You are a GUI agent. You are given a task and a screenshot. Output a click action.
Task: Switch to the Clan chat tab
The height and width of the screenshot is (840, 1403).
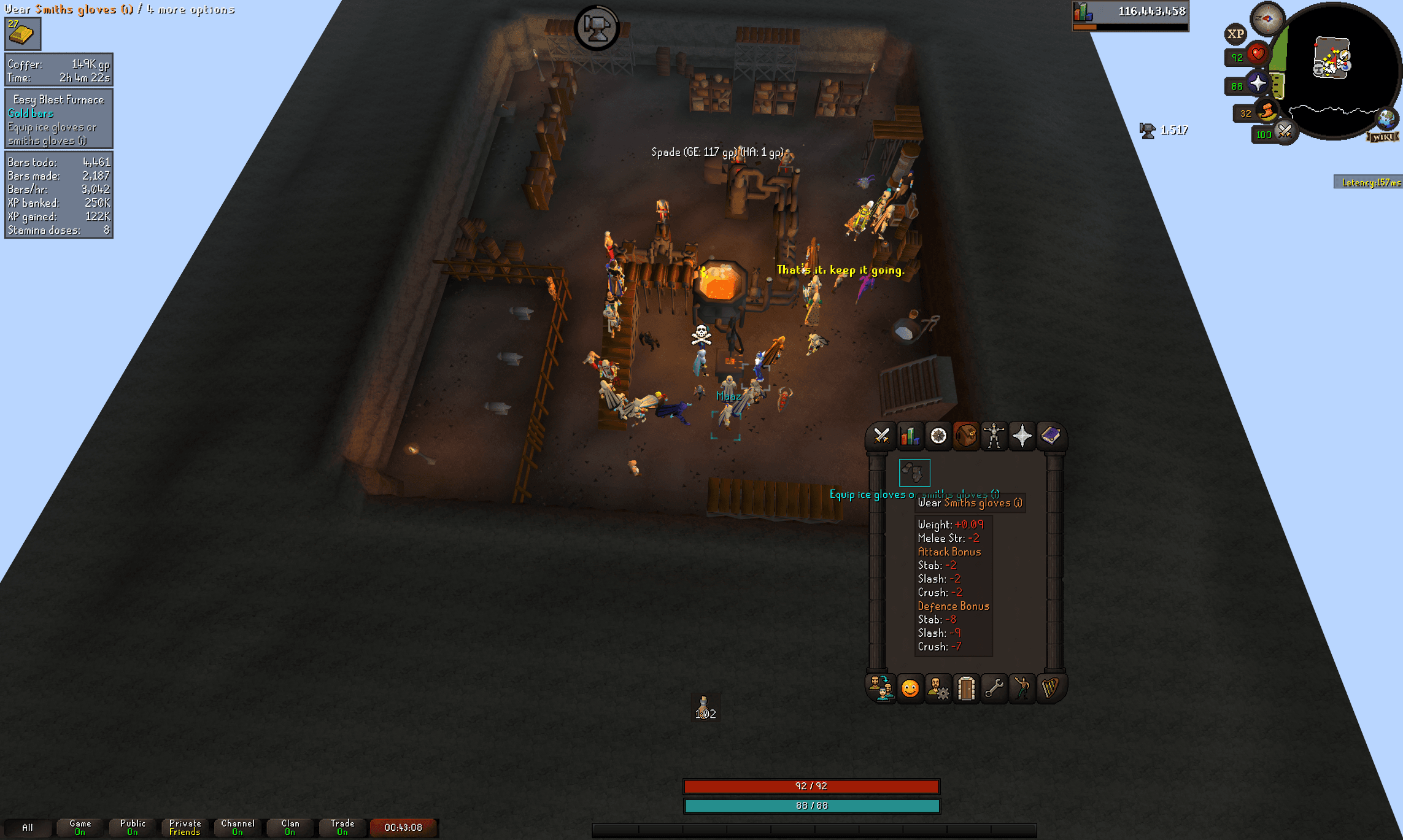[x=290, y=827]
